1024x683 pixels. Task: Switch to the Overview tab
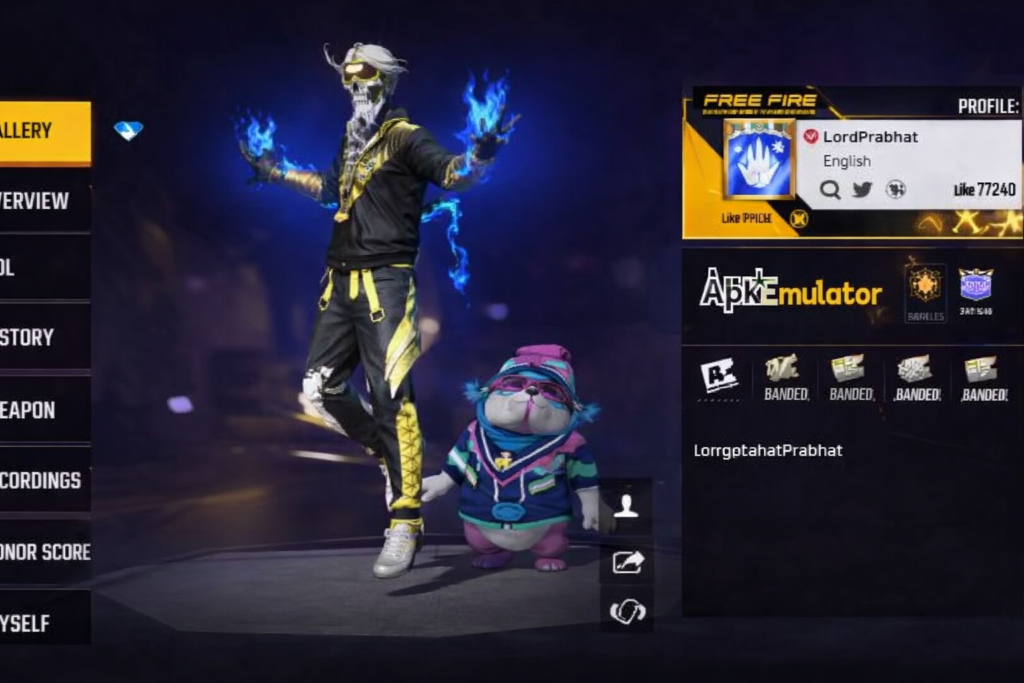(x=44, y=201)
